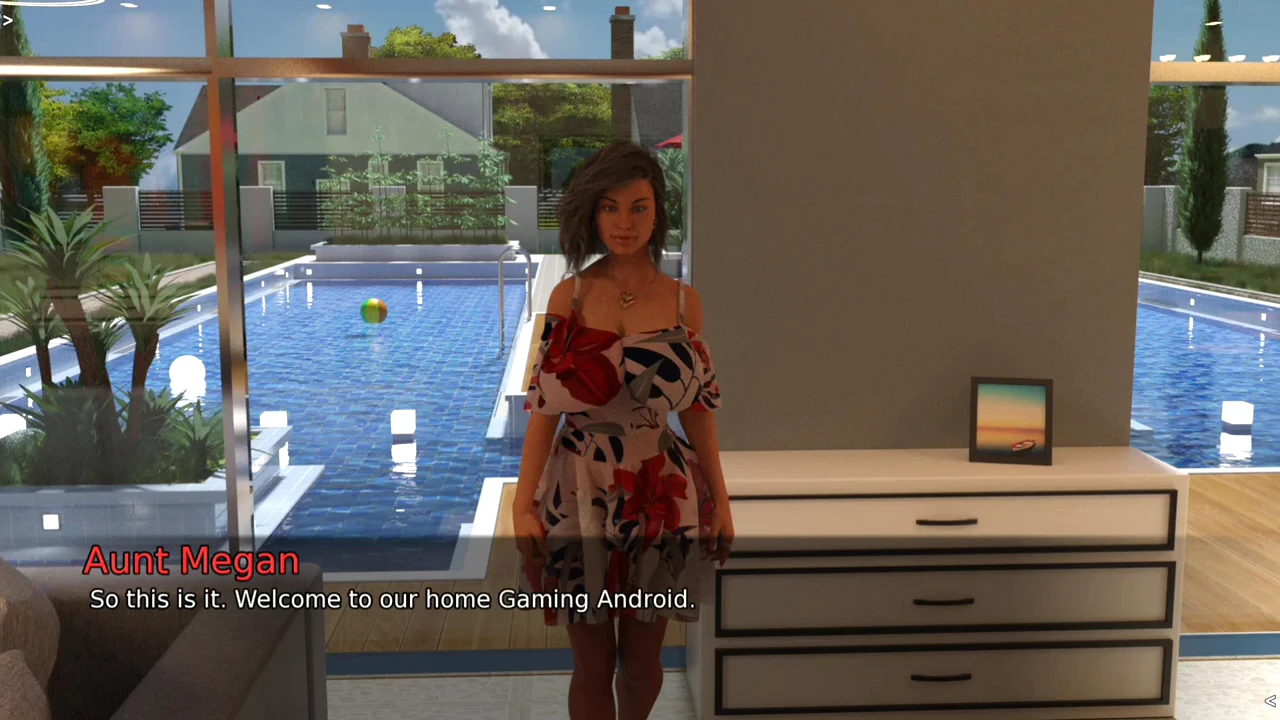Open the top dresser drawer
The height and width of the screenshot is (720, 1280).
click(x=945, y=520)
